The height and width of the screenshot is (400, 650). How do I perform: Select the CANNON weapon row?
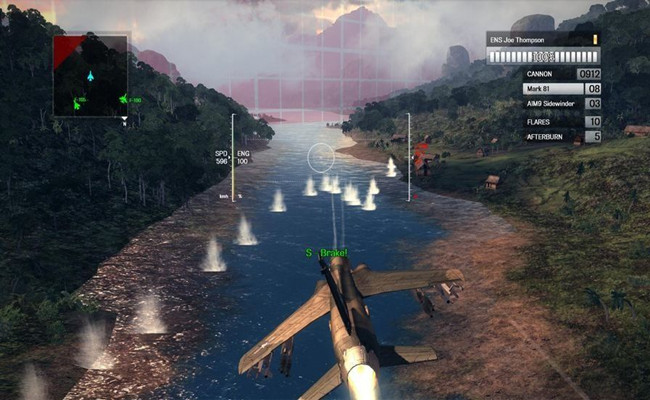pyautogui.click(x=560, y=73)
